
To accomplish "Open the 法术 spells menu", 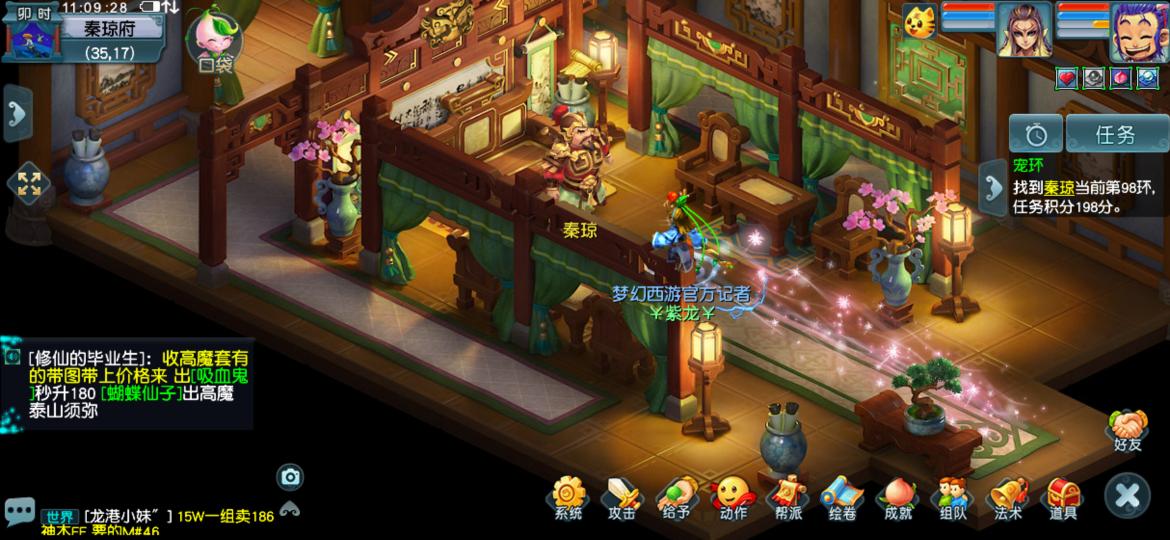I will 1007,497.
